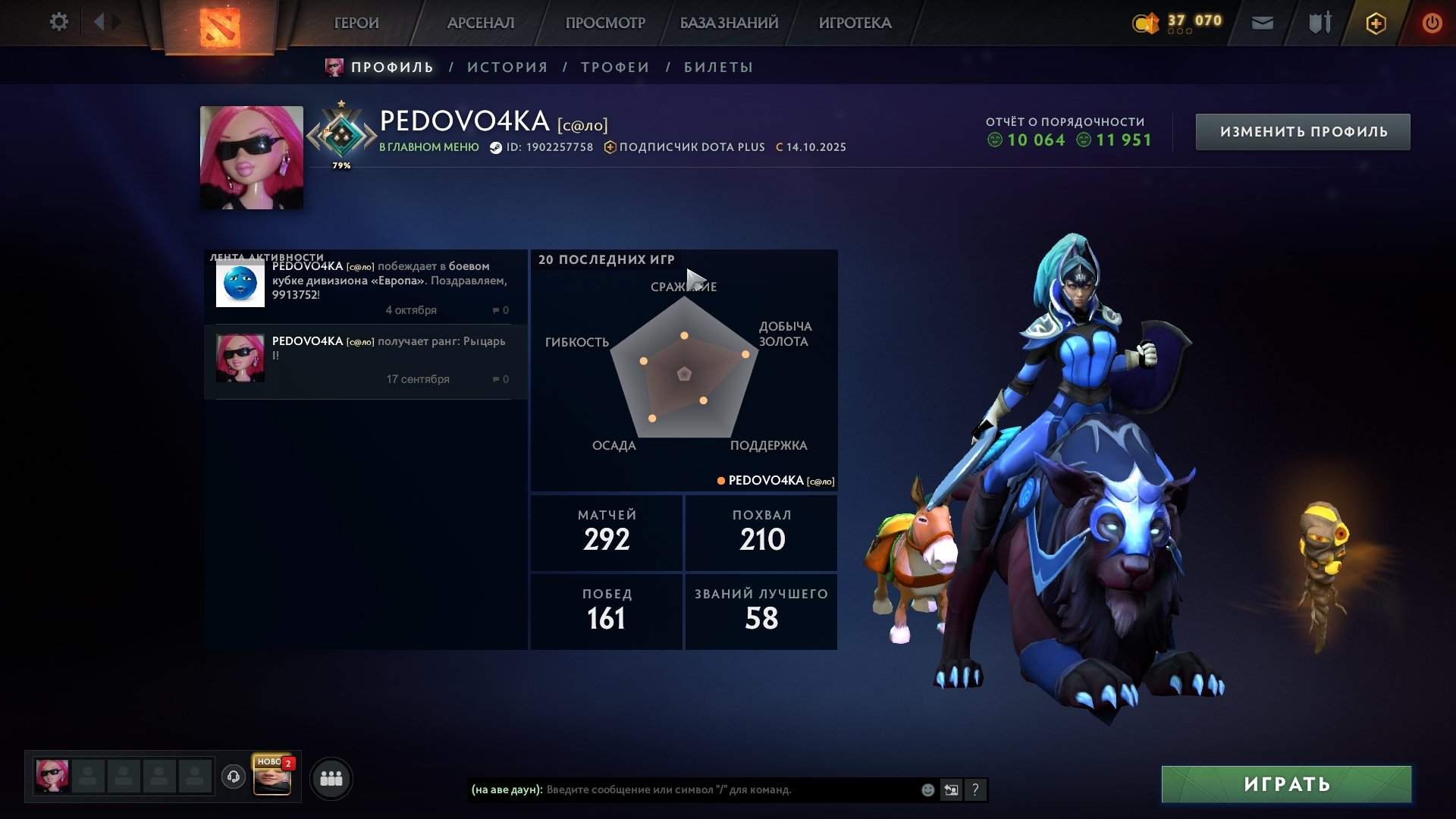Click the friends list icon near chat bar
This screenshot has width=1456, height=819.
(x=331, y=777)
